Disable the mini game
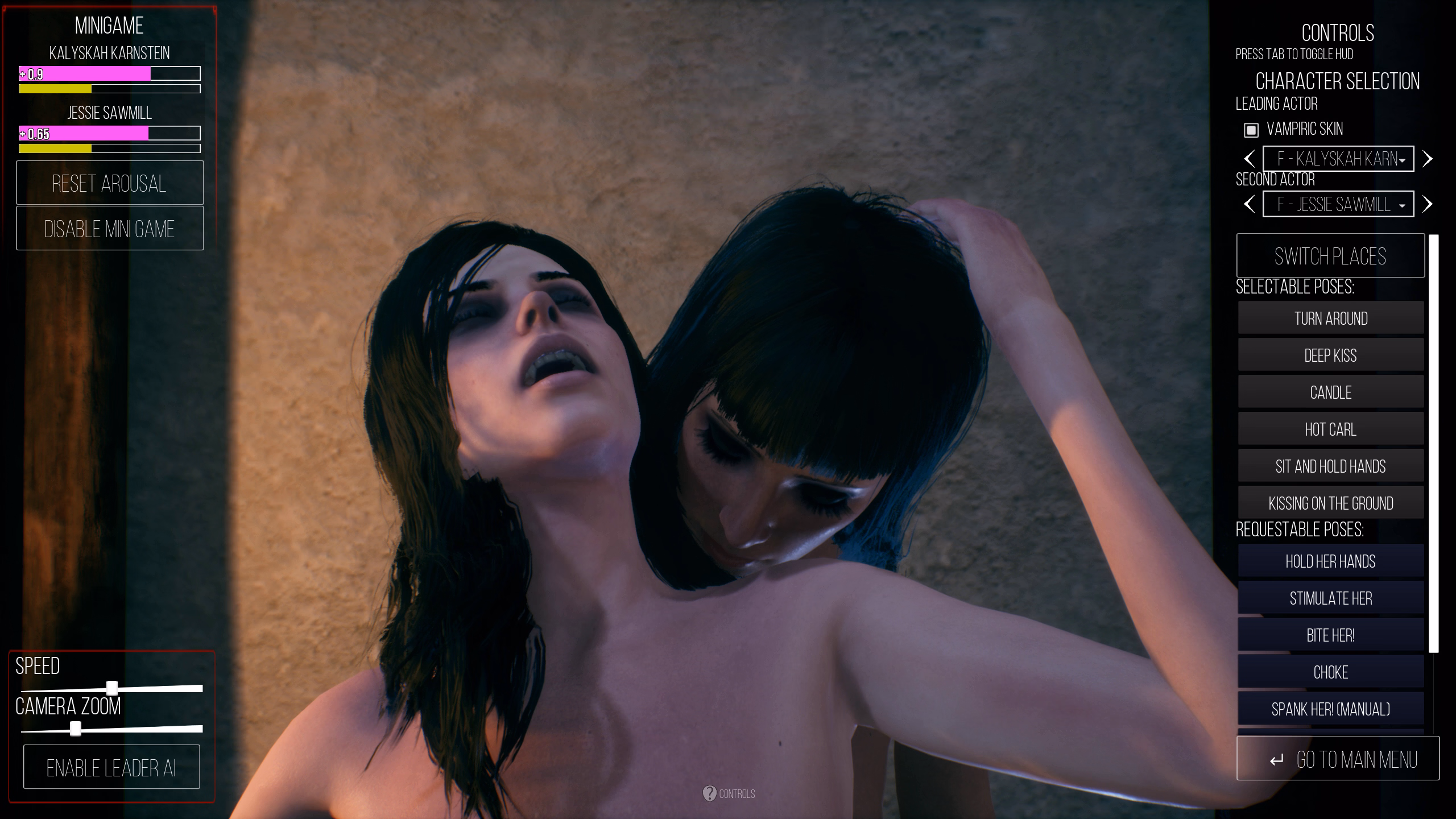The image size is (1456, 819). (x=110, y=229)
